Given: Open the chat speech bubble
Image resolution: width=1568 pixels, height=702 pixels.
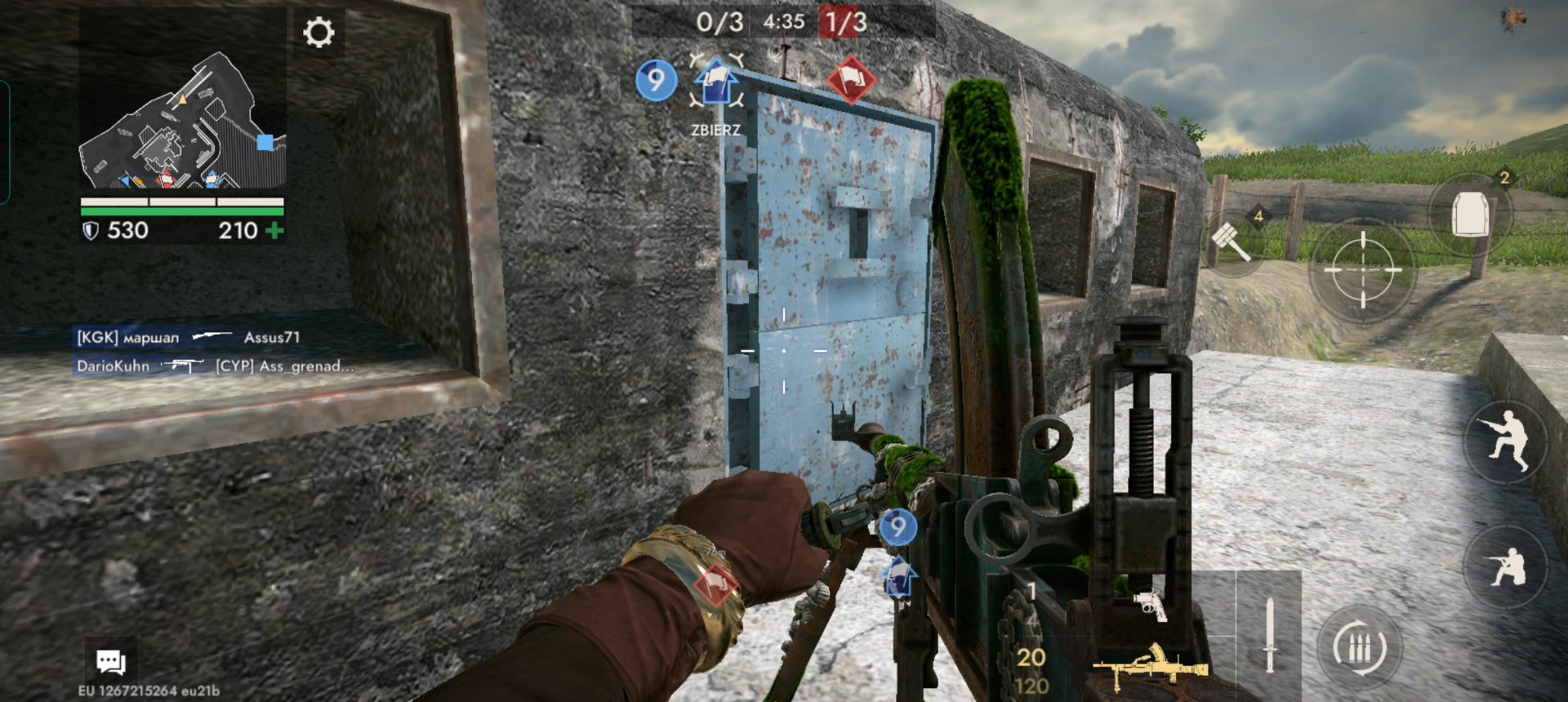Looking at the screenshot, I should pos(110,661).
